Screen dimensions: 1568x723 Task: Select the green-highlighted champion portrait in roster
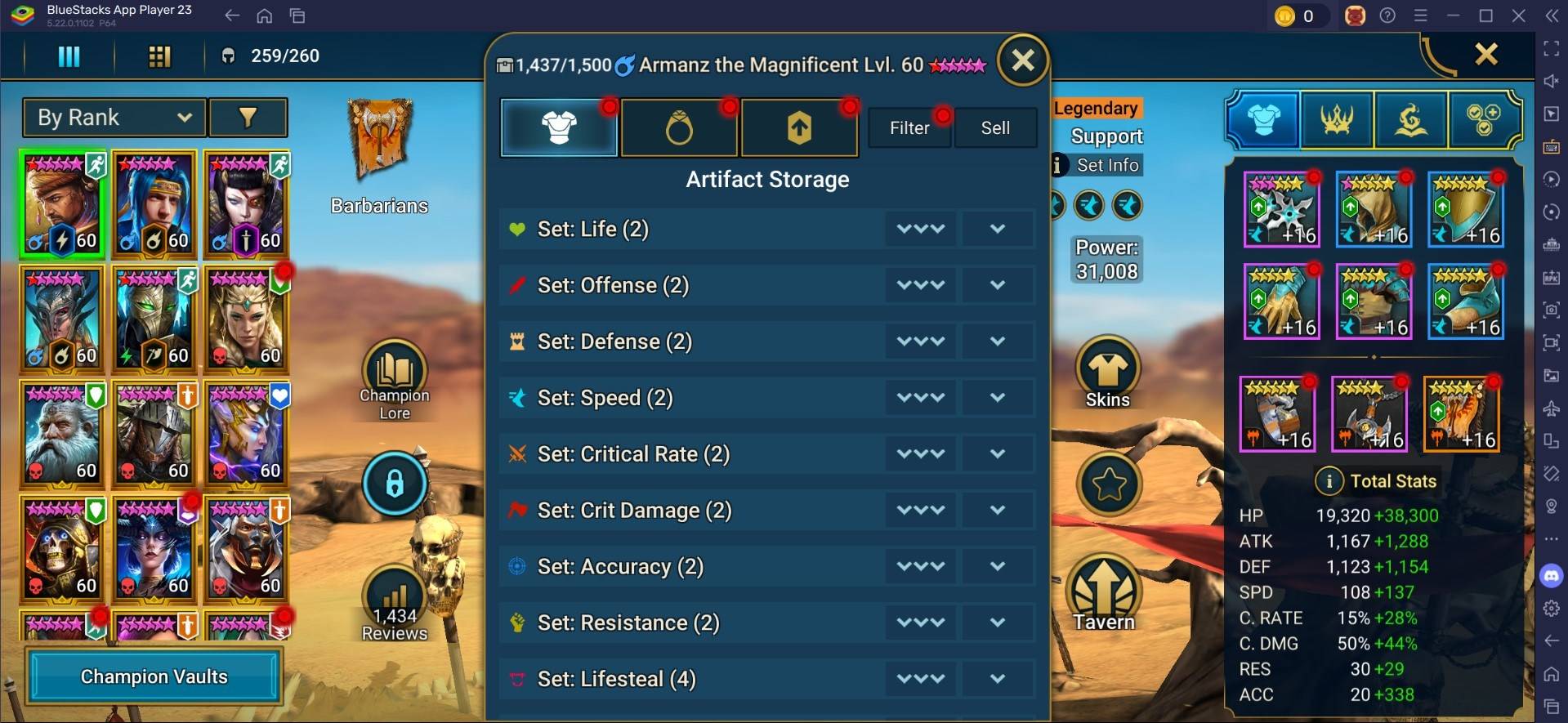(61, 203)
